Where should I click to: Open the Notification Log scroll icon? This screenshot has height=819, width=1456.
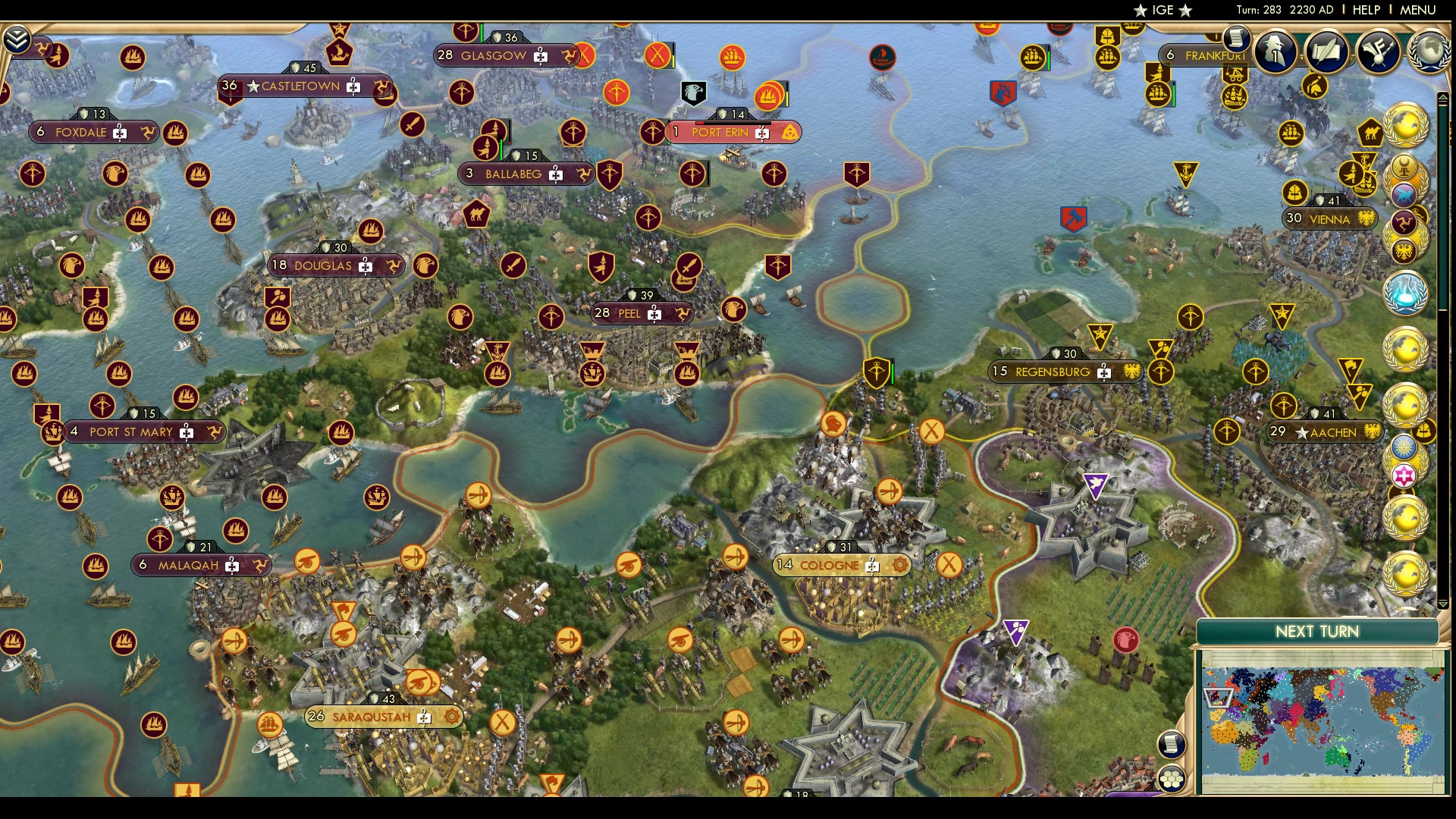[1170, 744]
